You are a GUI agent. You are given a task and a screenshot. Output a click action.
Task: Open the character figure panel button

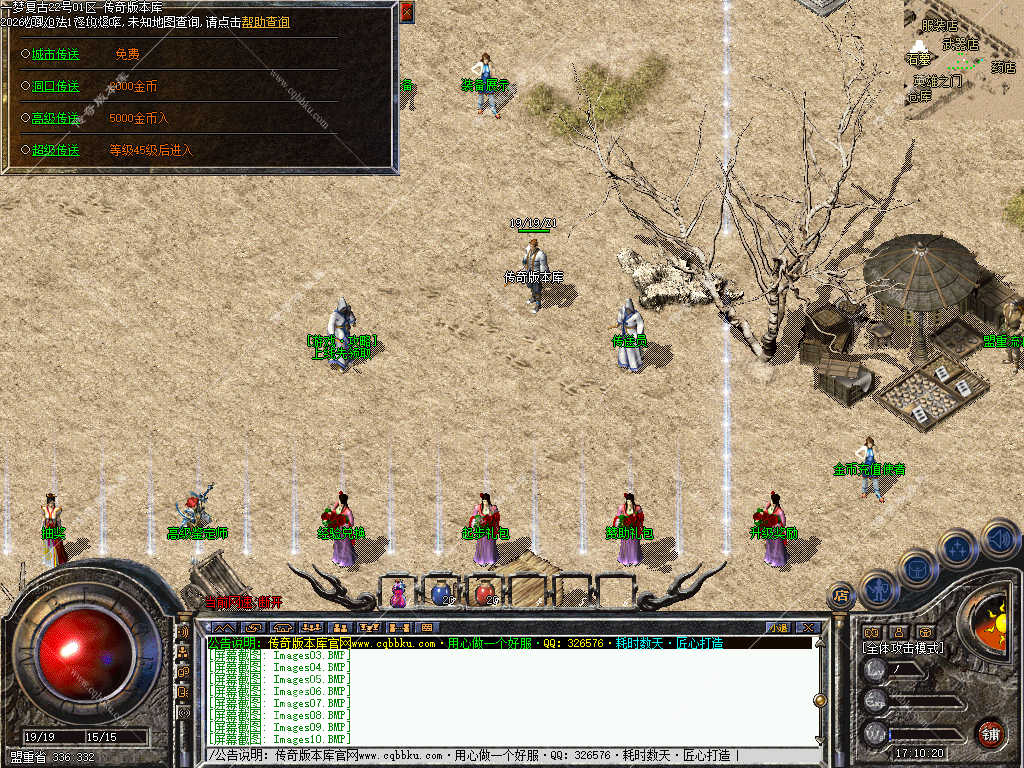880,588
